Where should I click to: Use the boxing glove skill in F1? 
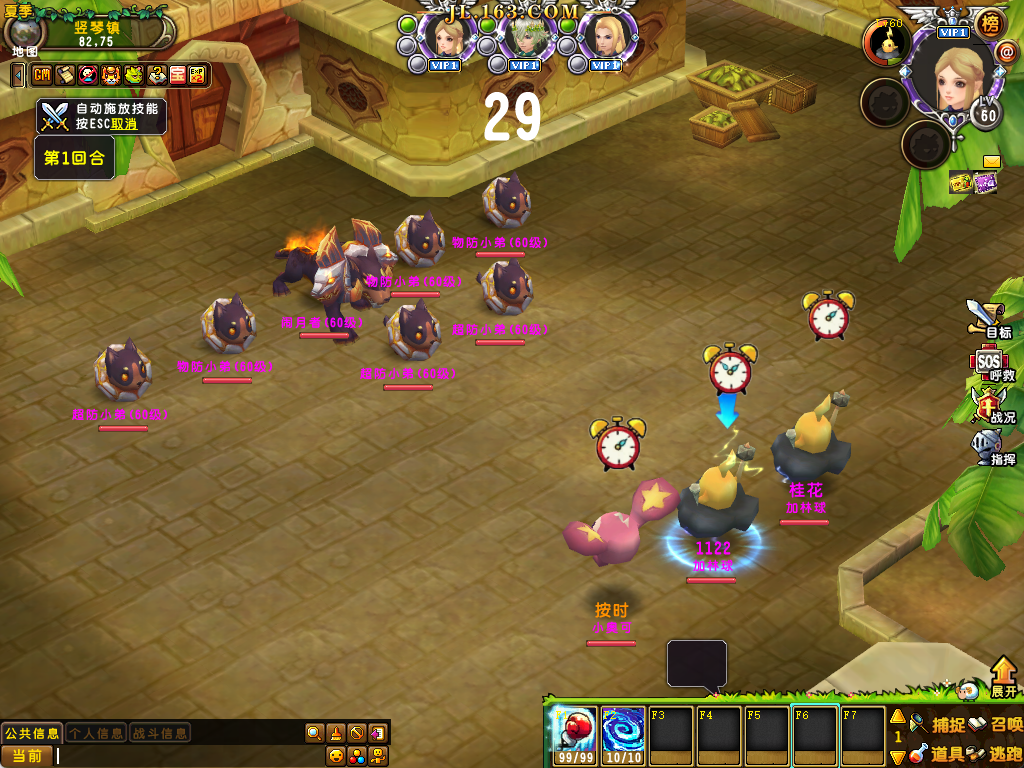click(575, 729)
